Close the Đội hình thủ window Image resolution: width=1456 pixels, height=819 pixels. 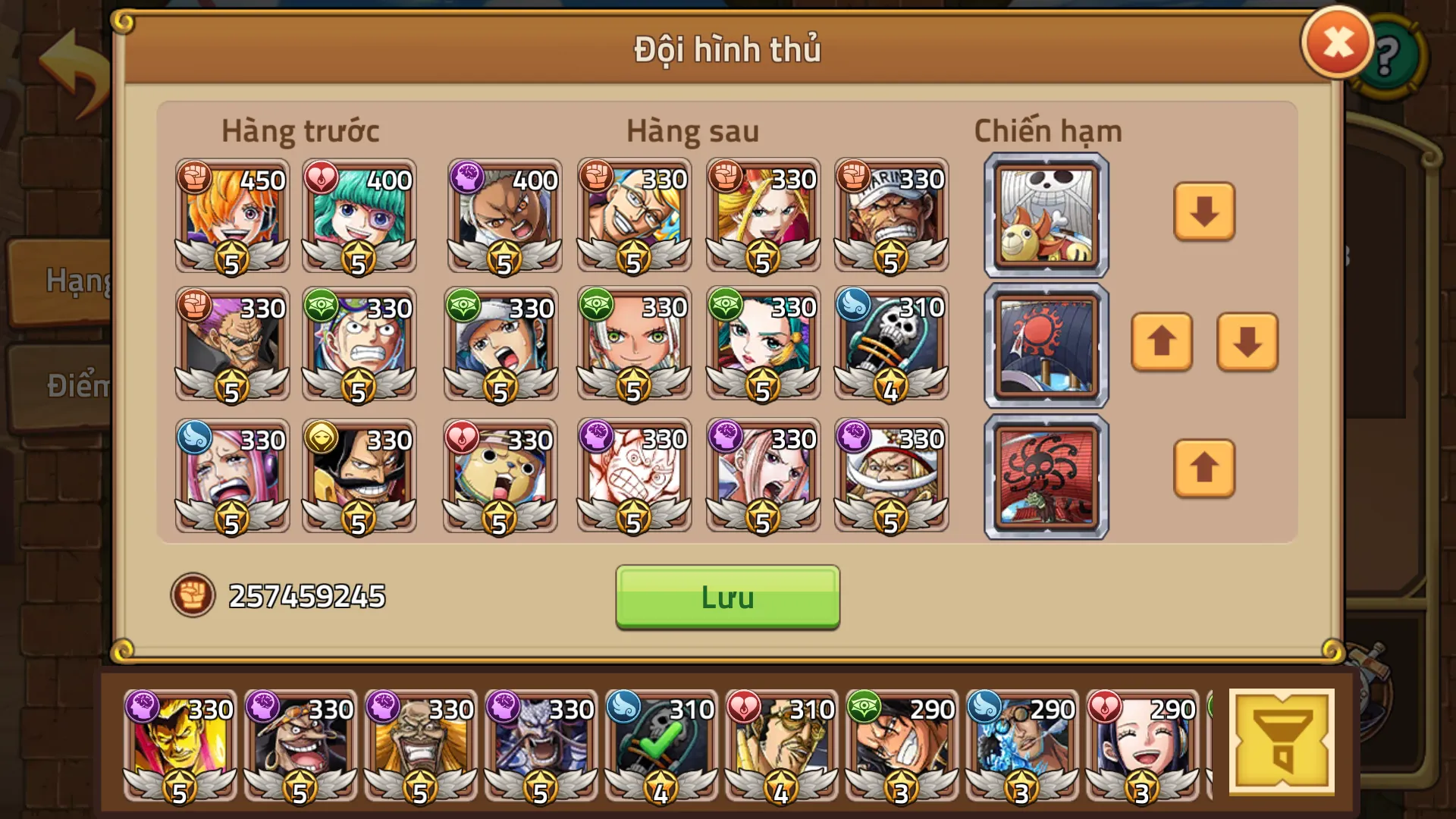pos(1336,42)
